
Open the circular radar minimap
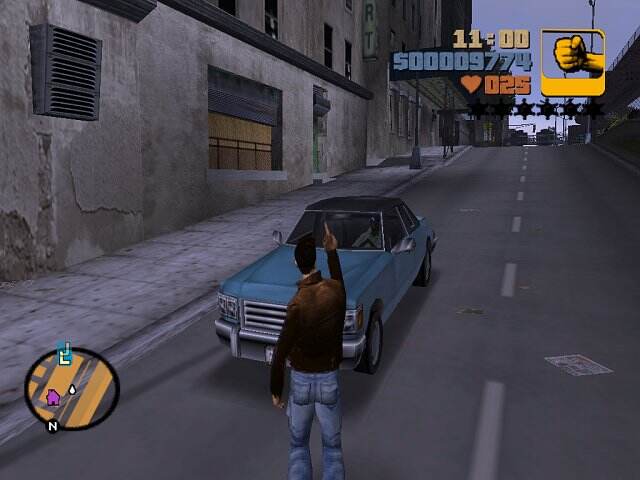(71, 388)
